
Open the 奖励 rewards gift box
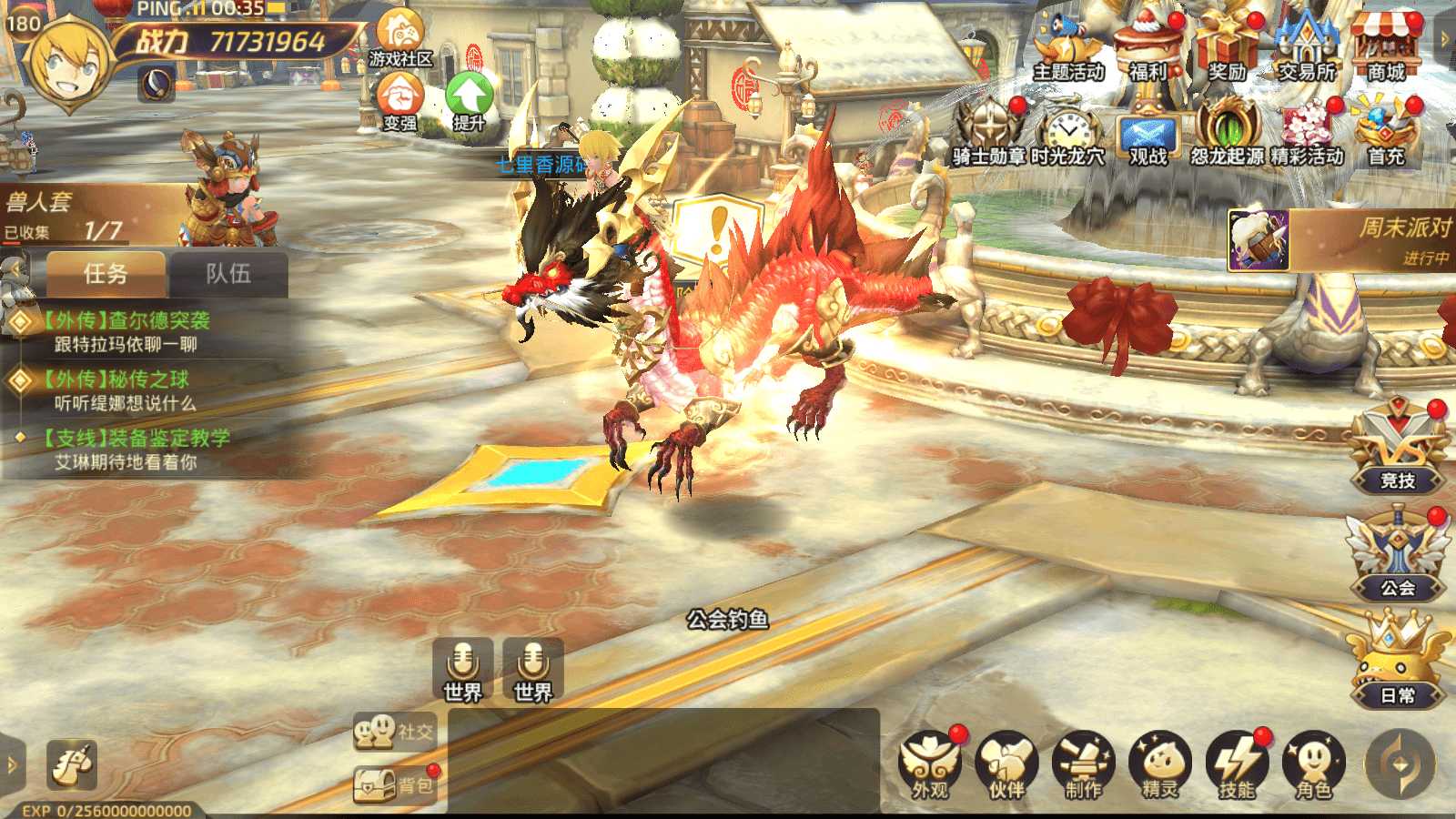click(1227, 45)
